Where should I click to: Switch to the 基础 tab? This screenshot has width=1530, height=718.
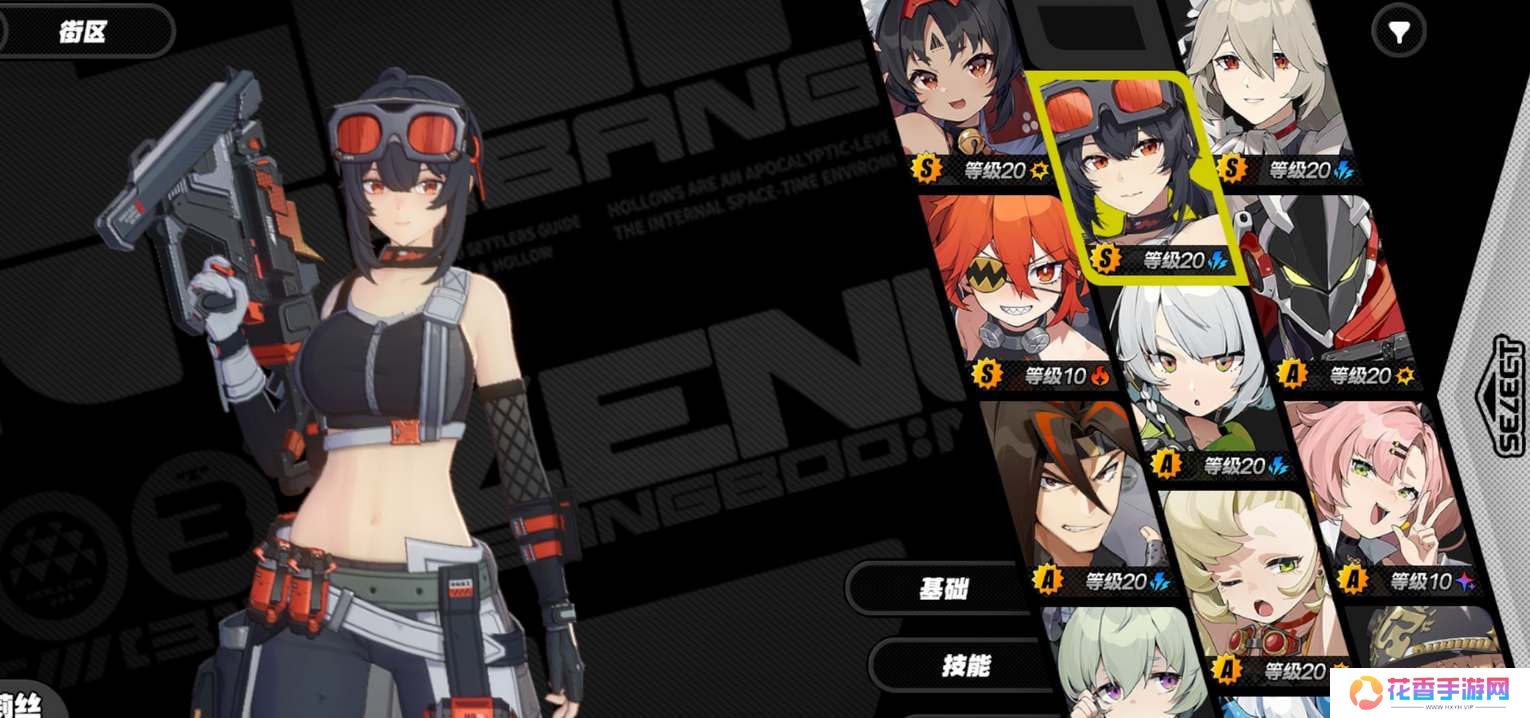943,587
